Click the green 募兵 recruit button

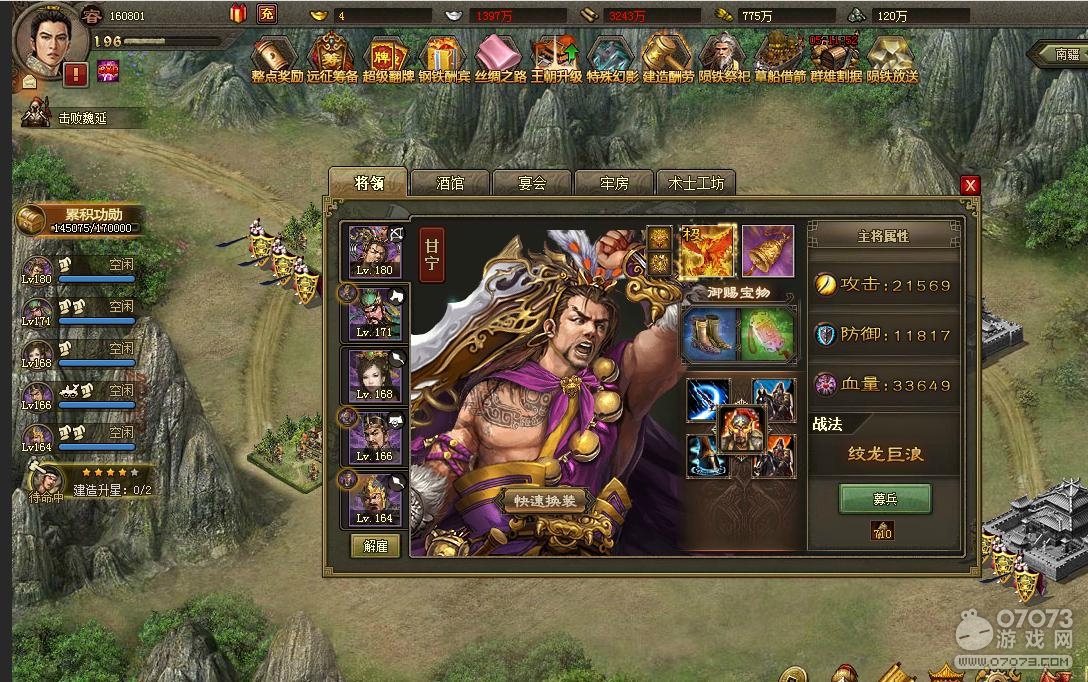884,498
